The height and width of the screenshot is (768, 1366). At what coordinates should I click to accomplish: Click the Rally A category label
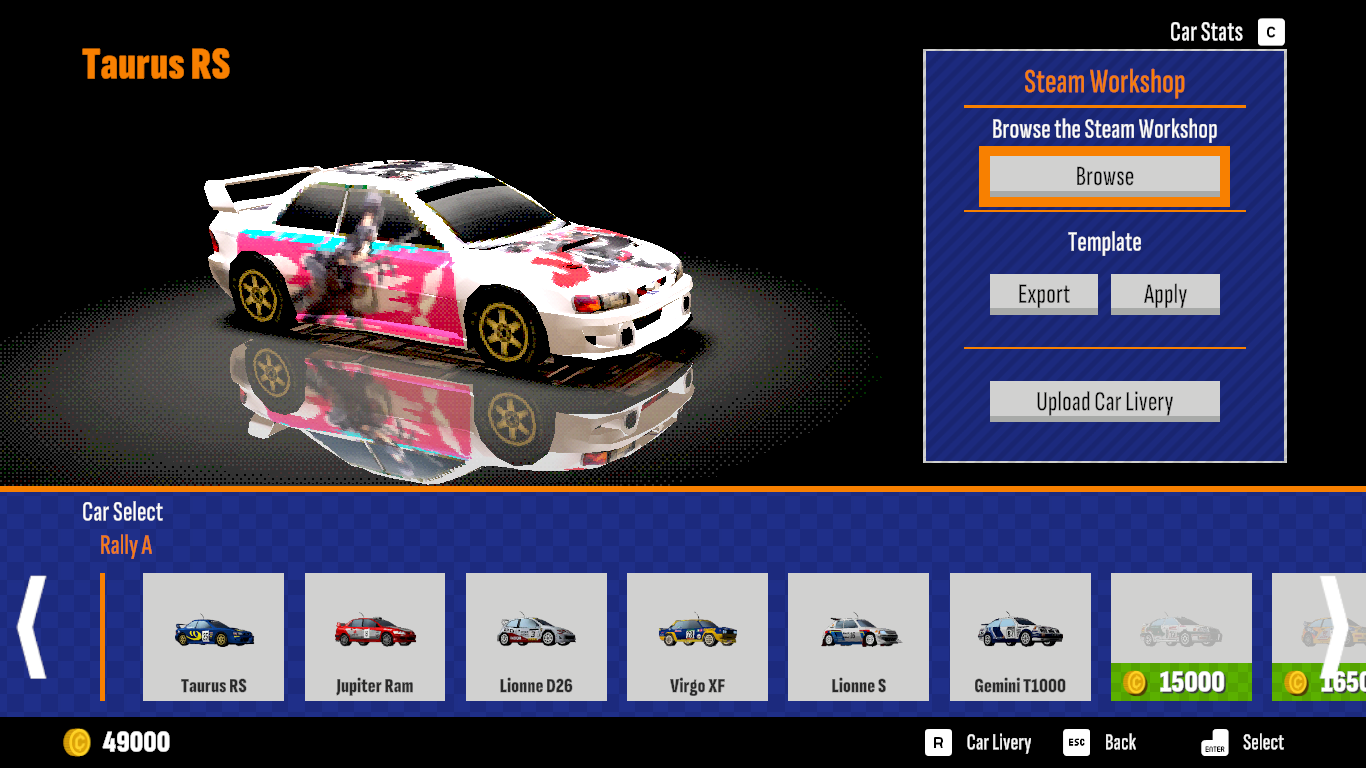126,546
